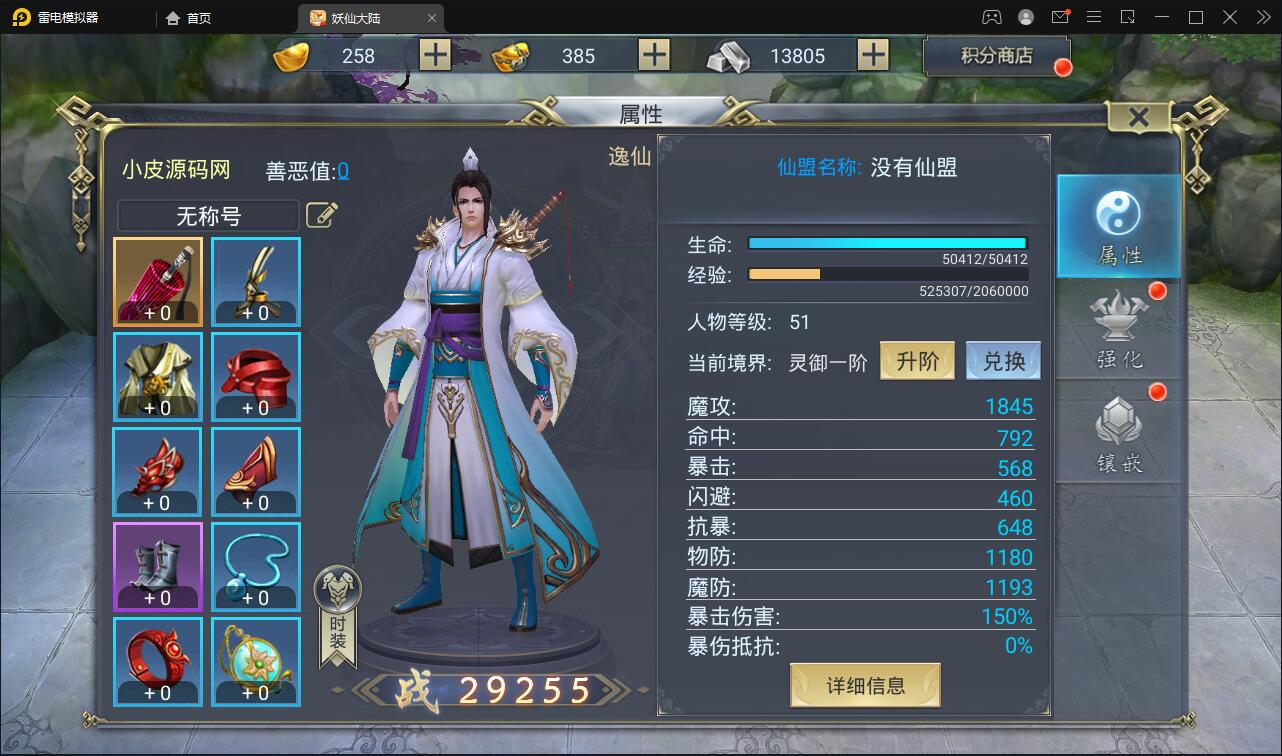This screenshot has height=756, width=1282.
Task: Click the 善恶值 value 0 link
Action: tap(344, 170)
